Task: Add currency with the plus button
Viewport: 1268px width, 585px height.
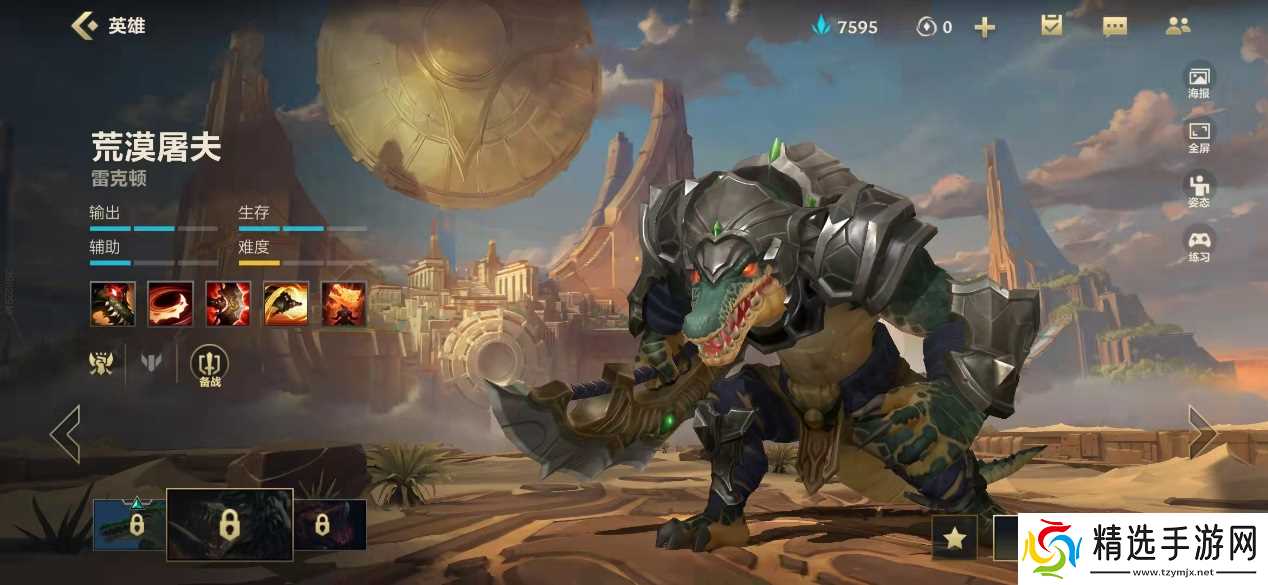Action: pyautogui.click(x=985, y=27)
